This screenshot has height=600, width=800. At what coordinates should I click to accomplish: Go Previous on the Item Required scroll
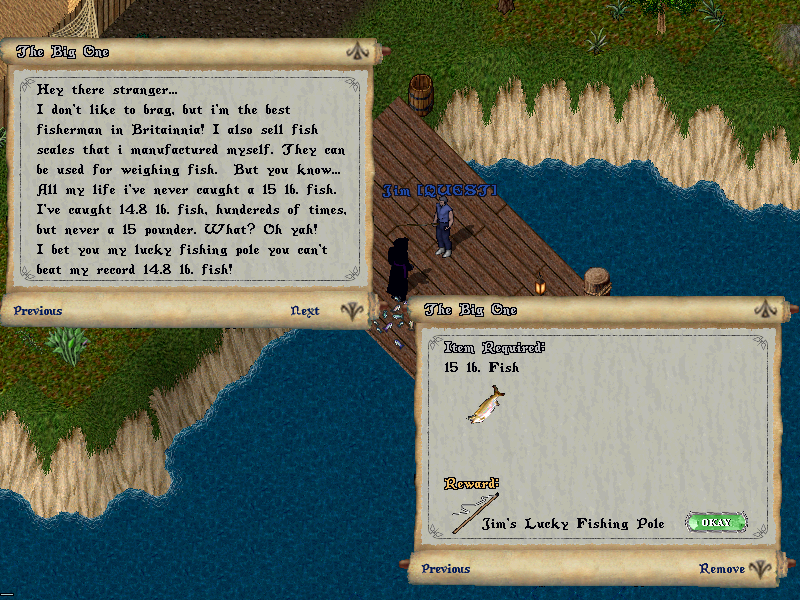[x=446, y=569]
